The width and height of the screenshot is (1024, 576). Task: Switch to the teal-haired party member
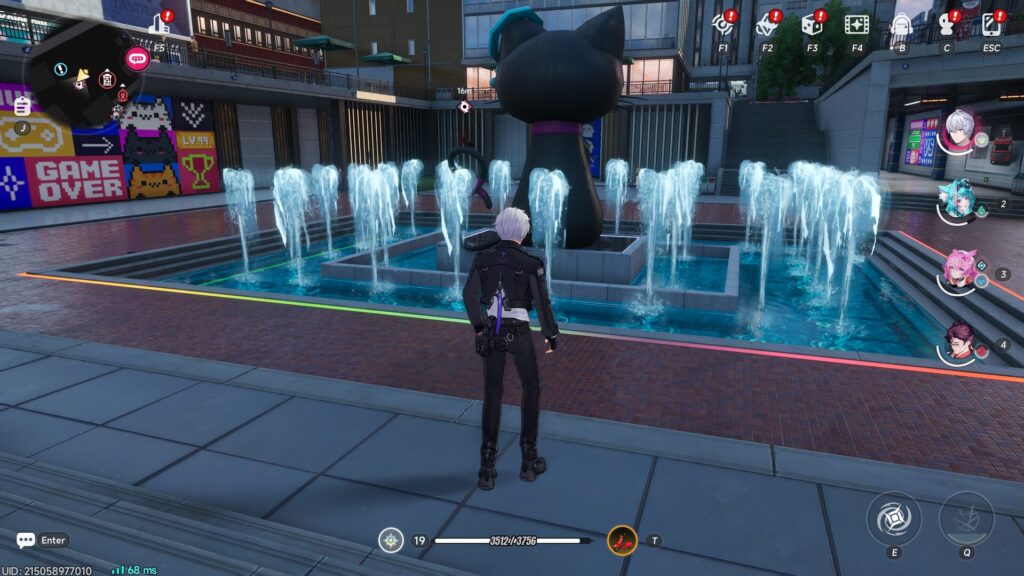click(x=959, y=200)
